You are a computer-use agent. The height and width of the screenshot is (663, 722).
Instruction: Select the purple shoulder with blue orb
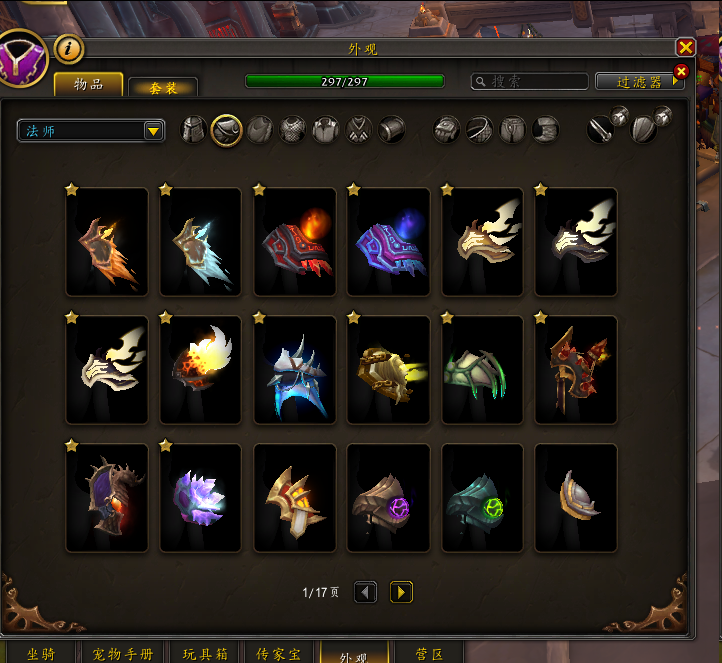coord(388,242)
